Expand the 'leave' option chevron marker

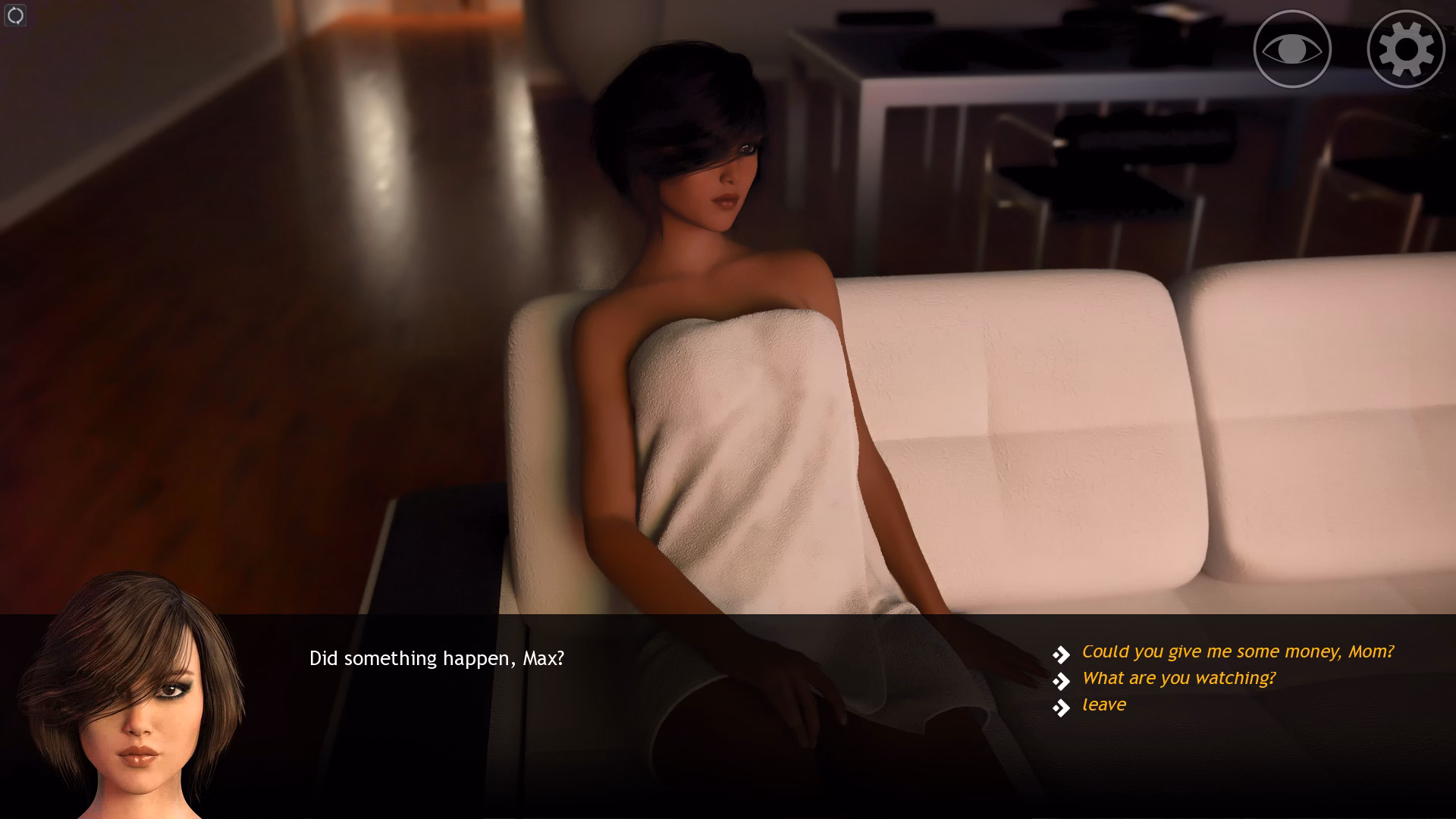(x=1059, y=706)
